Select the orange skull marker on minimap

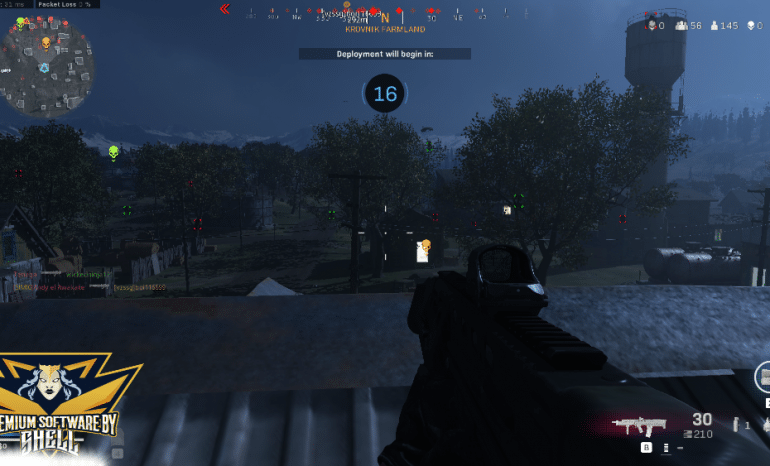point(46,42)
